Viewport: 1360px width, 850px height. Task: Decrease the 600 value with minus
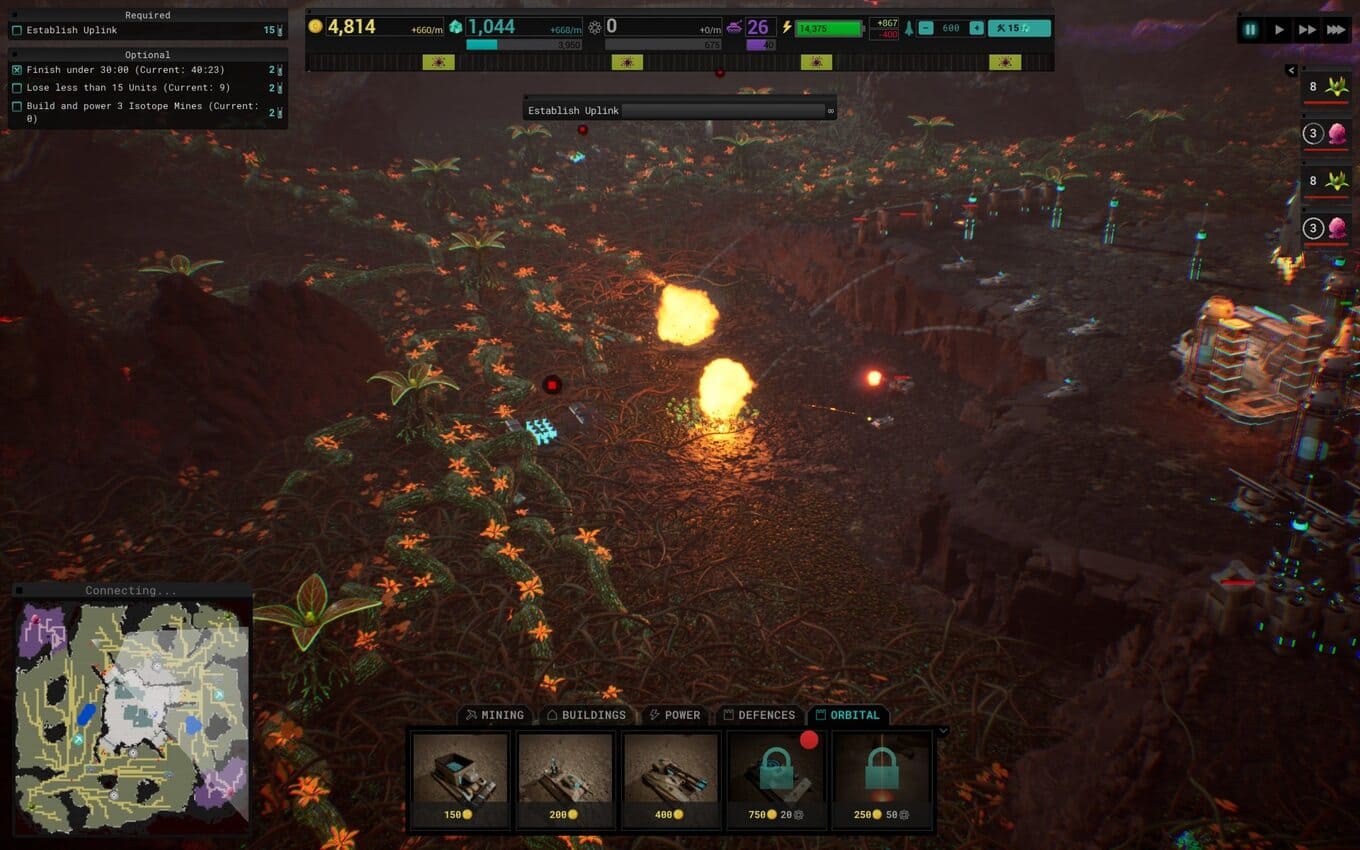click(926, 28)
